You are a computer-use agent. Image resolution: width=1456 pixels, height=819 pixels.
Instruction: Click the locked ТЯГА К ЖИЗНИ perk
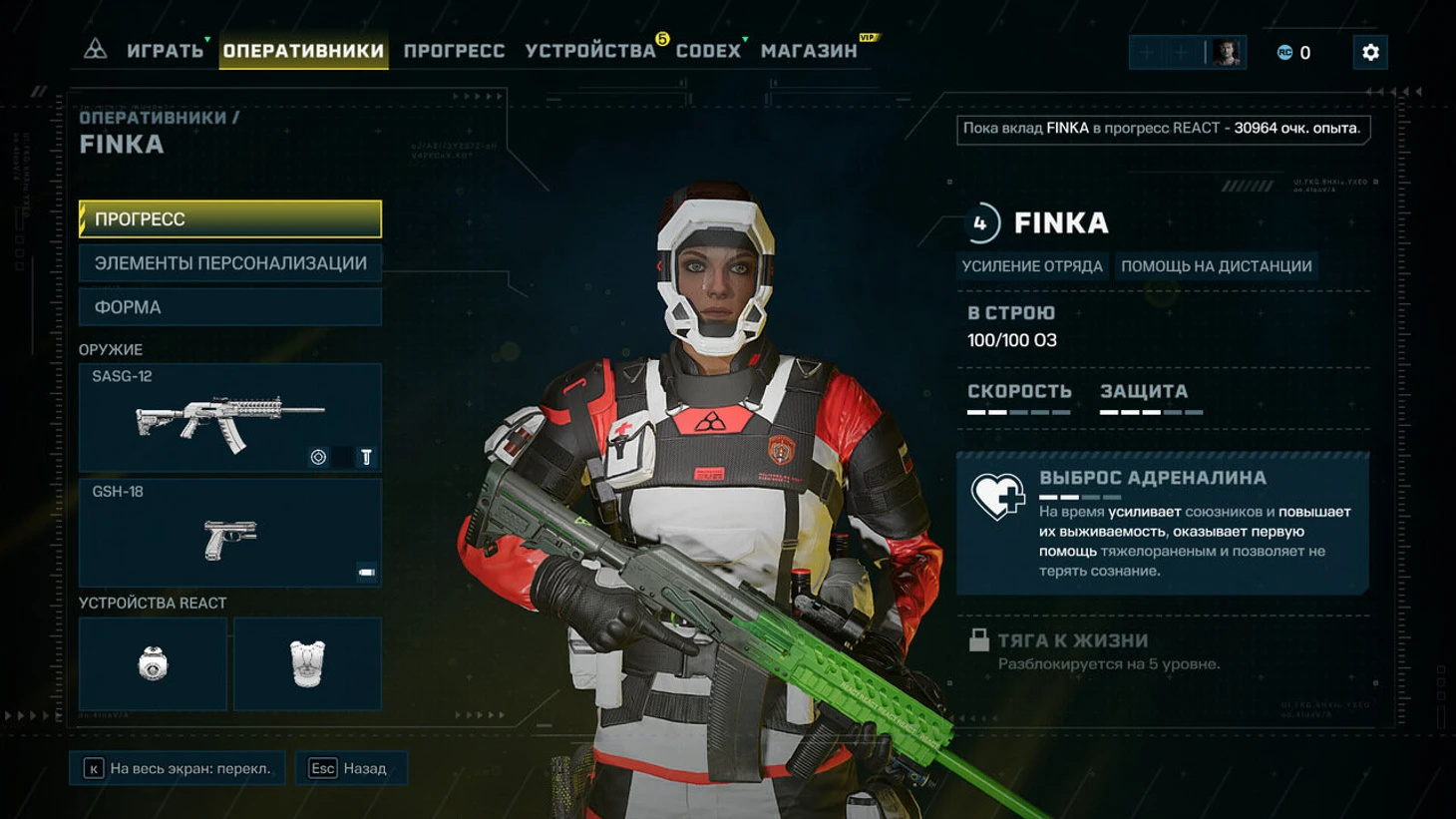[1072, 641]
